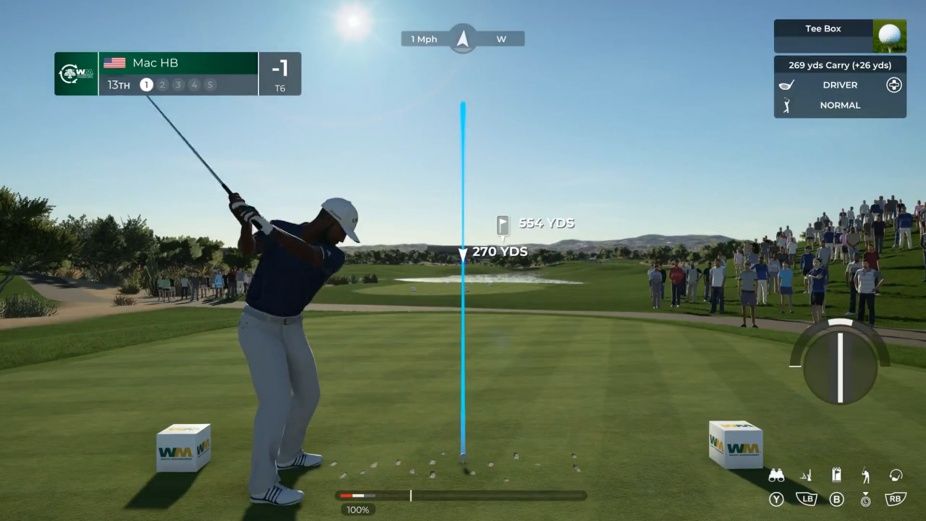Click the wind direction compass indicator
This screenshot has height=521, width=926.
point(462,39)
